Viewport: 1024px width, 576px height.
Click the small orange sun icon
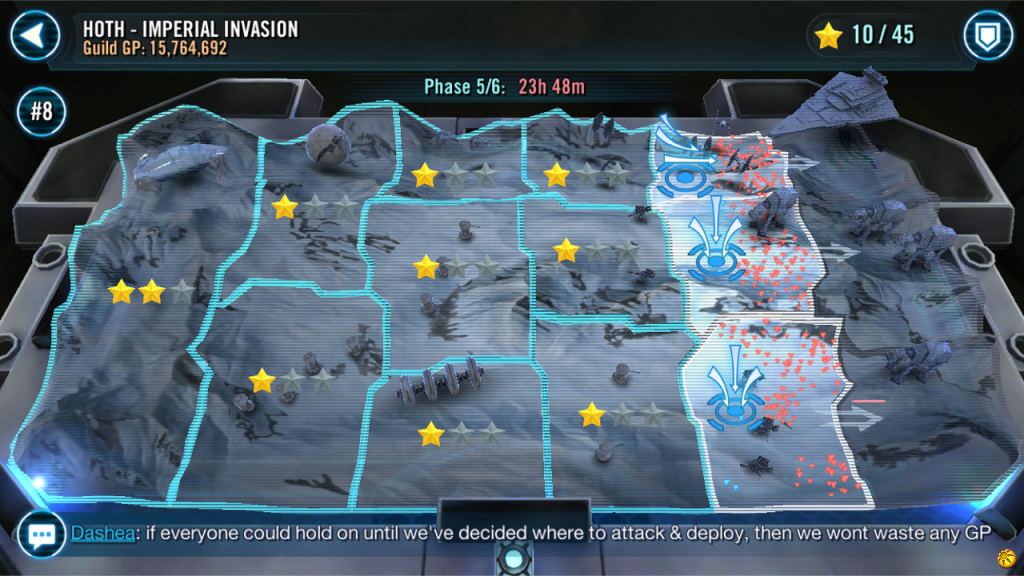tap(1006, 556)
